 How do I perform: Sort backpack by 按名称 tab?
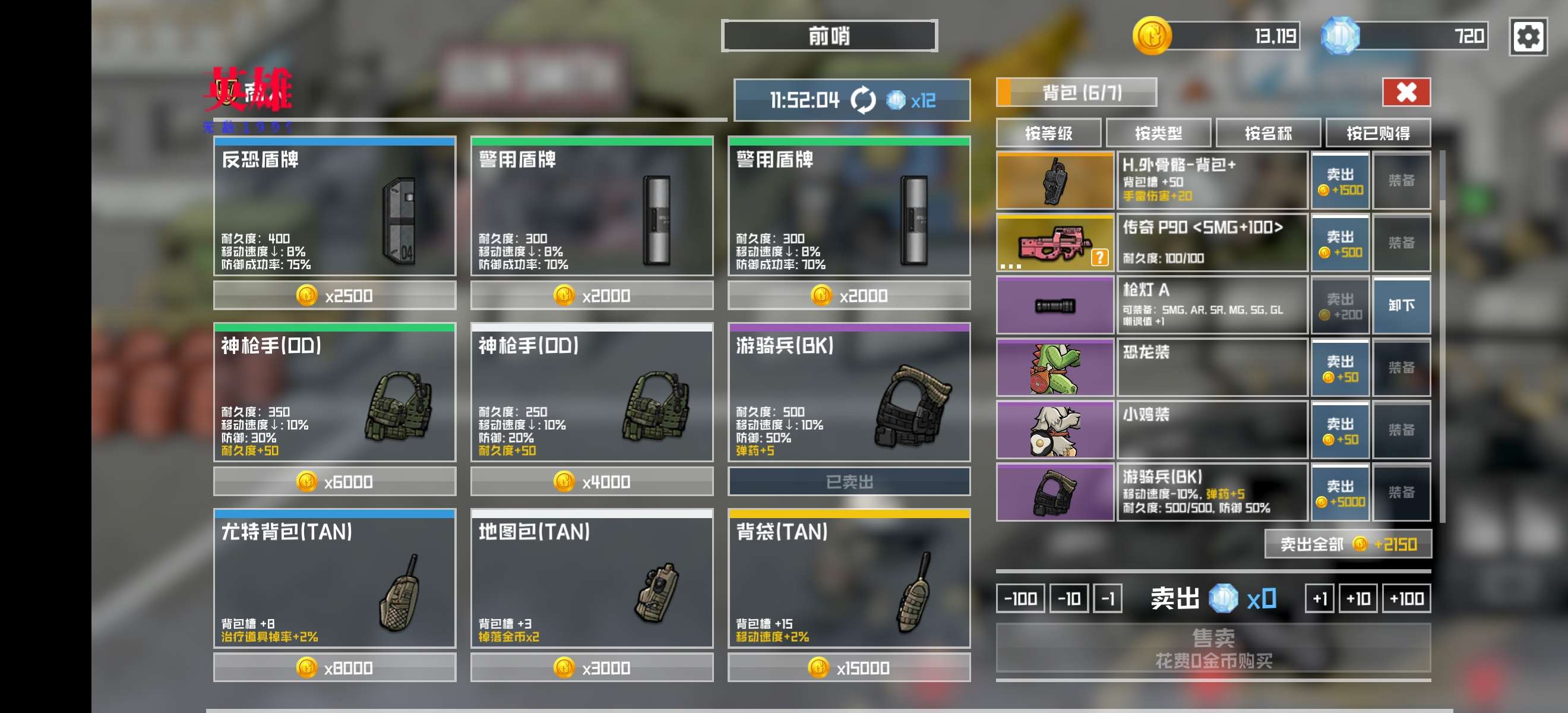[1267, 133]
